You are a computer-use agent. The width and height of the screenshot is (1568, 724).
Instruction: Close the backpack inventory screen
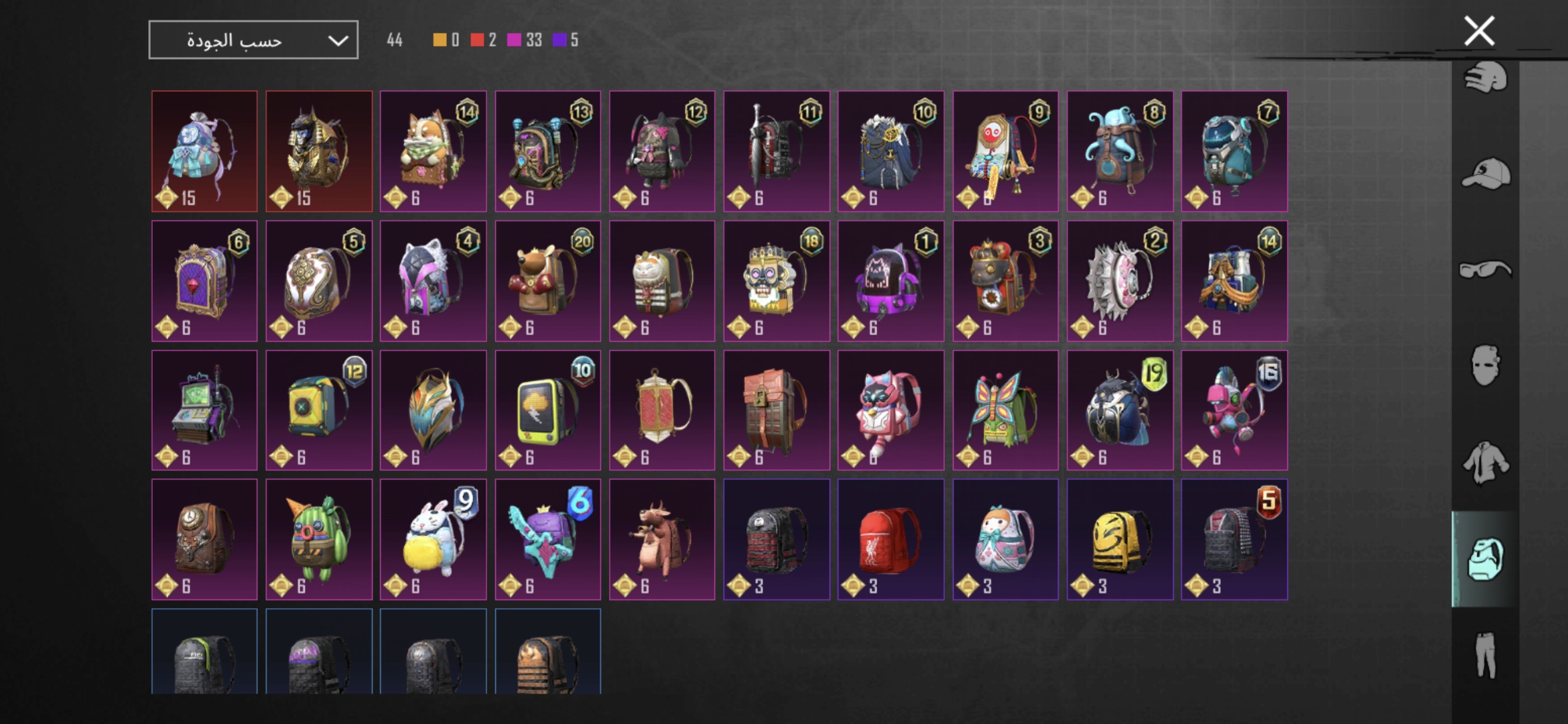[1479, 31]
